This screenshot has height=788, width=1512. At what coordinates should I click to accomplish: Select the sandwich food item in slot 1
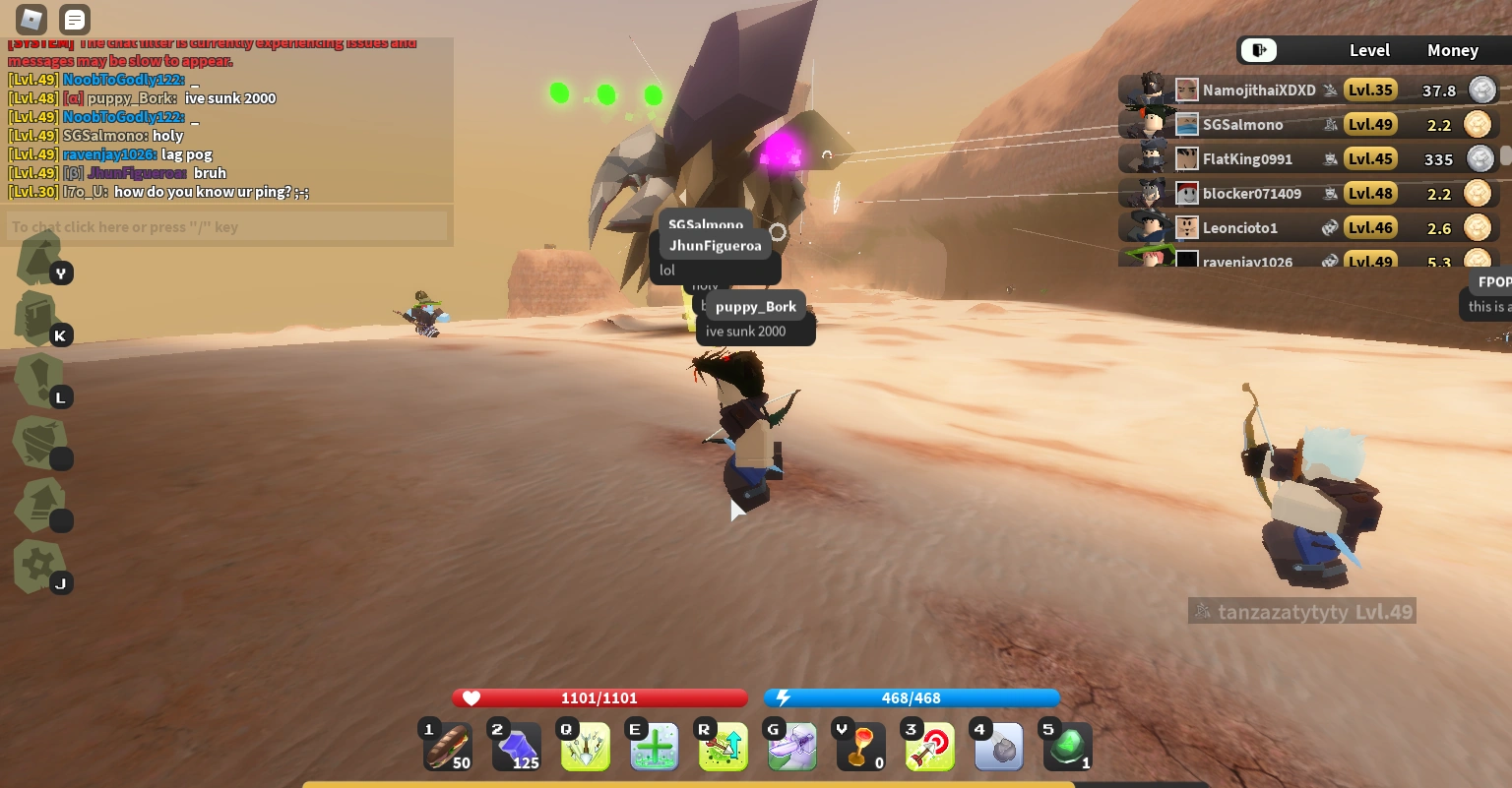[448, 746]
